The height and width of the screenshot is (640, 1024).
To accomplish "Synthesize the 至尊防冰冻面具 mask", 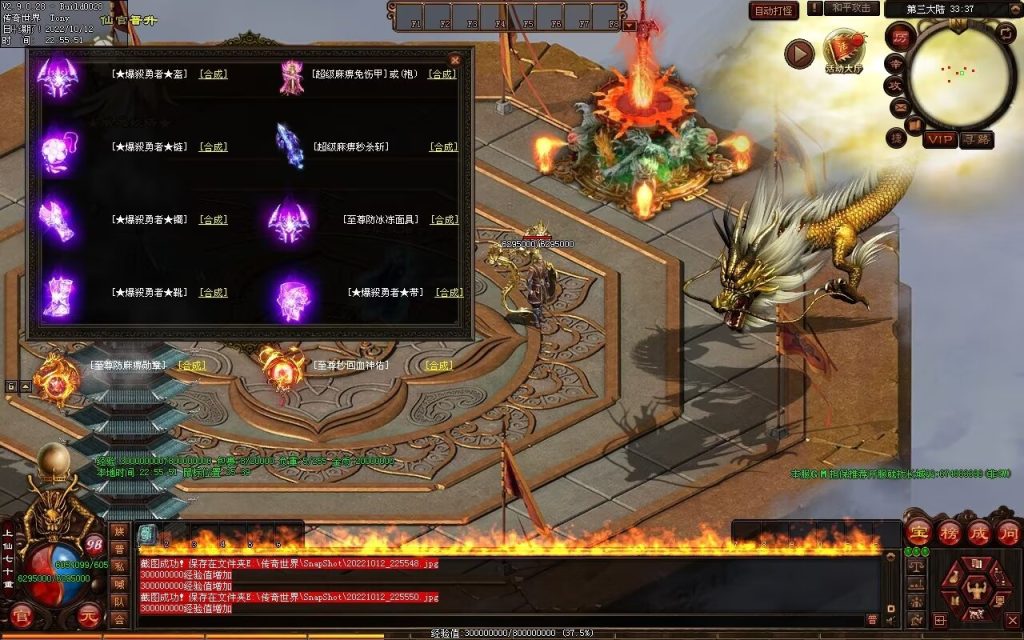I will (444, 220).
